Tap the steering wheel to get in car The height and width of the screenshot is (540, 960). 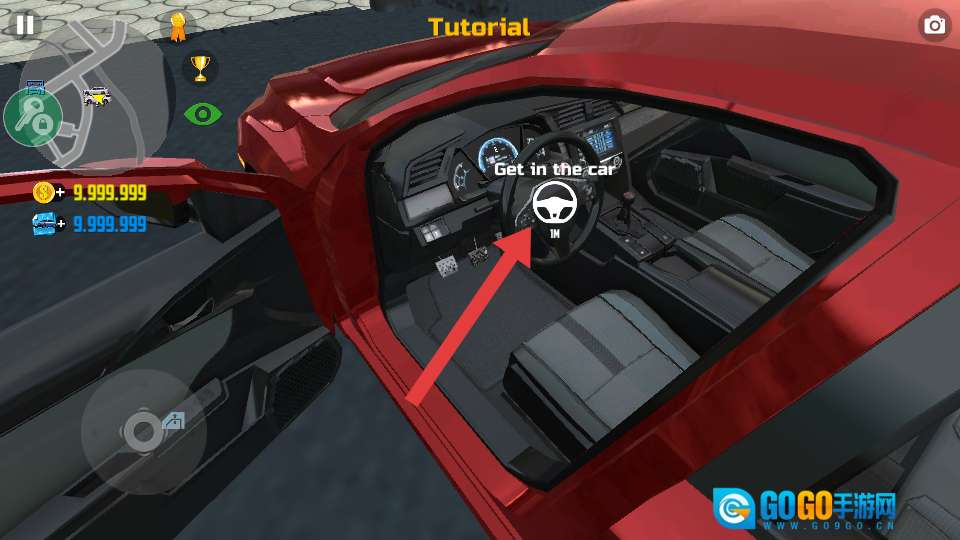(554, 204)
